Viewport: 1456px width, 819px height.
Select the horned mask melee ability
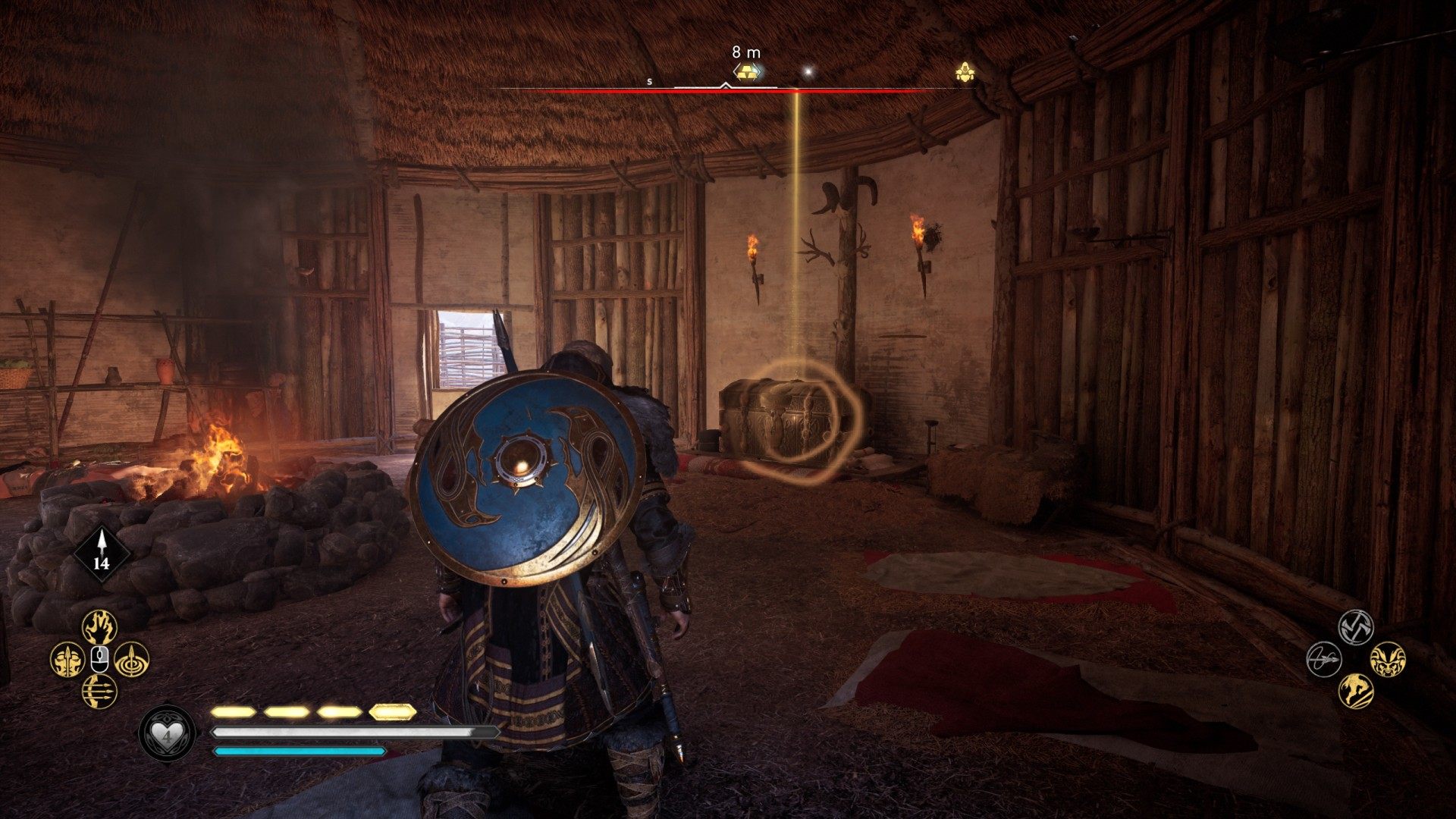coord(1388,659)
